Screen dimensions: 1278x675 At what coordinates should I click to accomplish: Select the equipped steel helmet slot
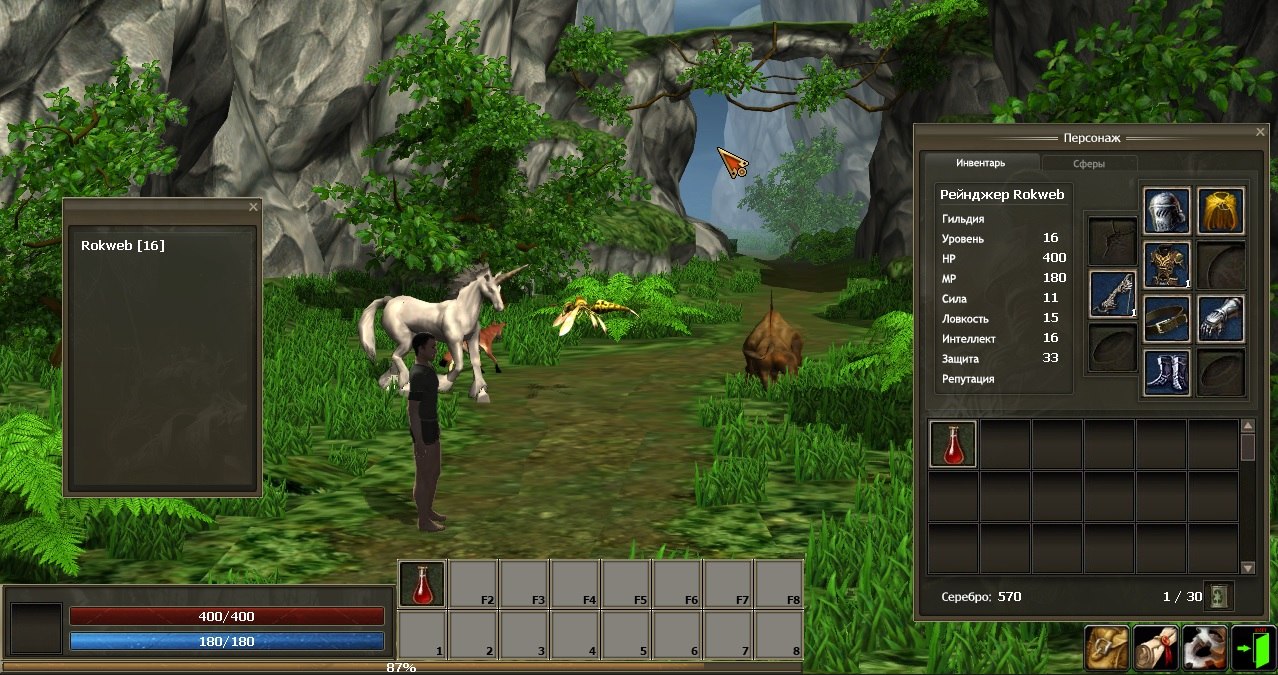coord(1167,211)
